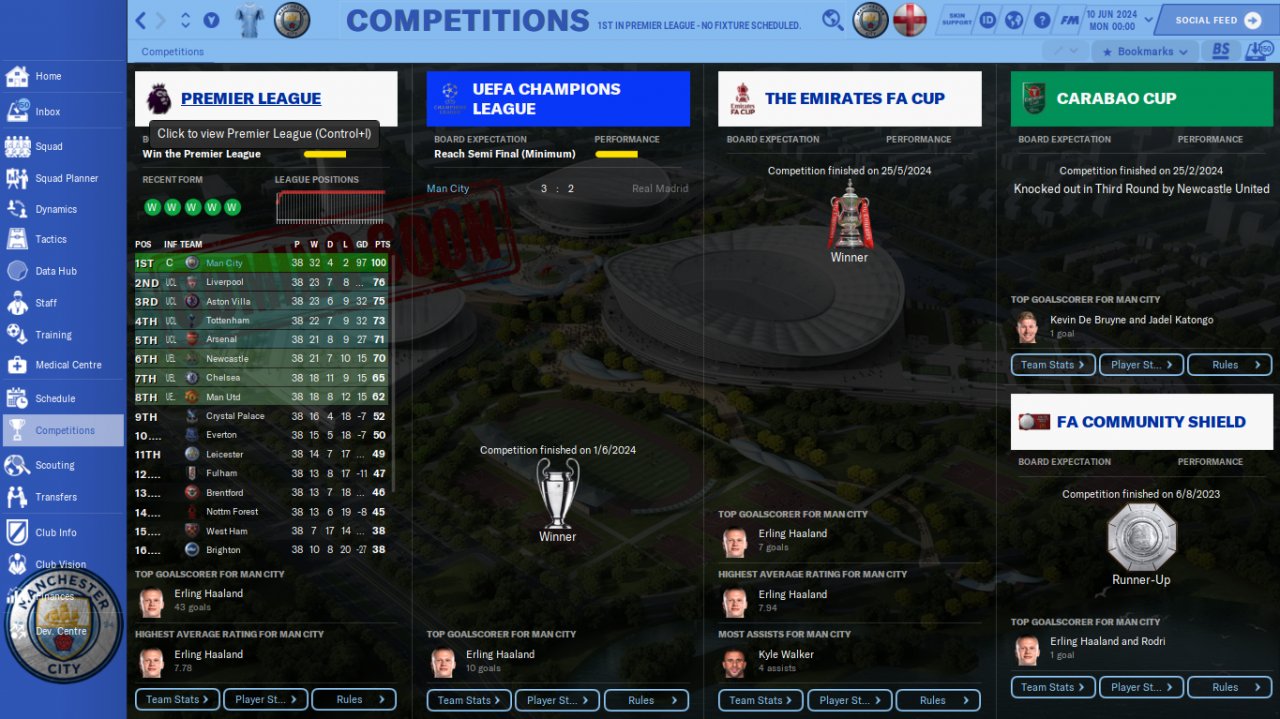Open the Inbox from the sidebar
This screenshot has height=719, width=1280.
point(47,112)
